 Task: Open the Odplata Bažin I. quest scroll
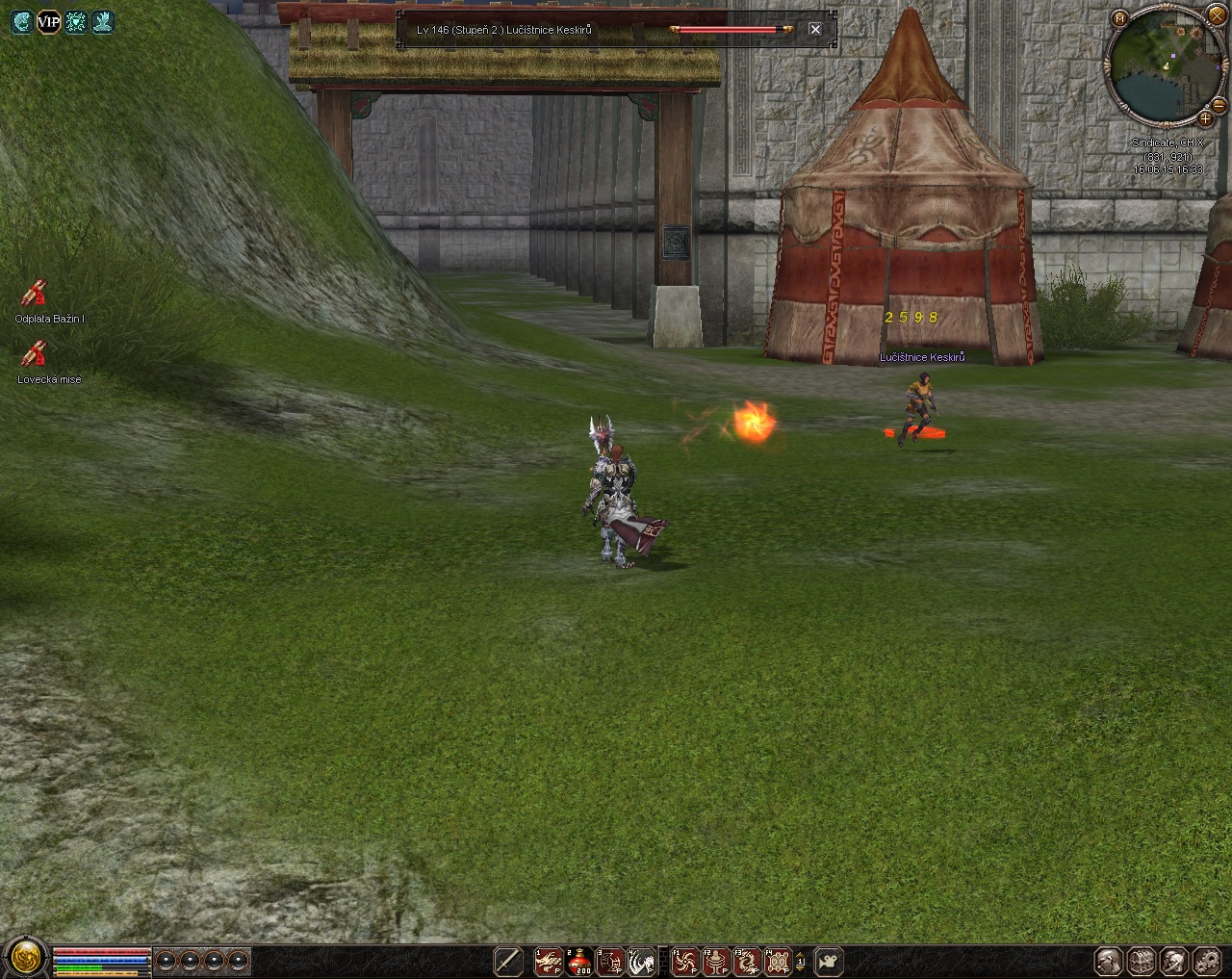click(x=35, y=293)
